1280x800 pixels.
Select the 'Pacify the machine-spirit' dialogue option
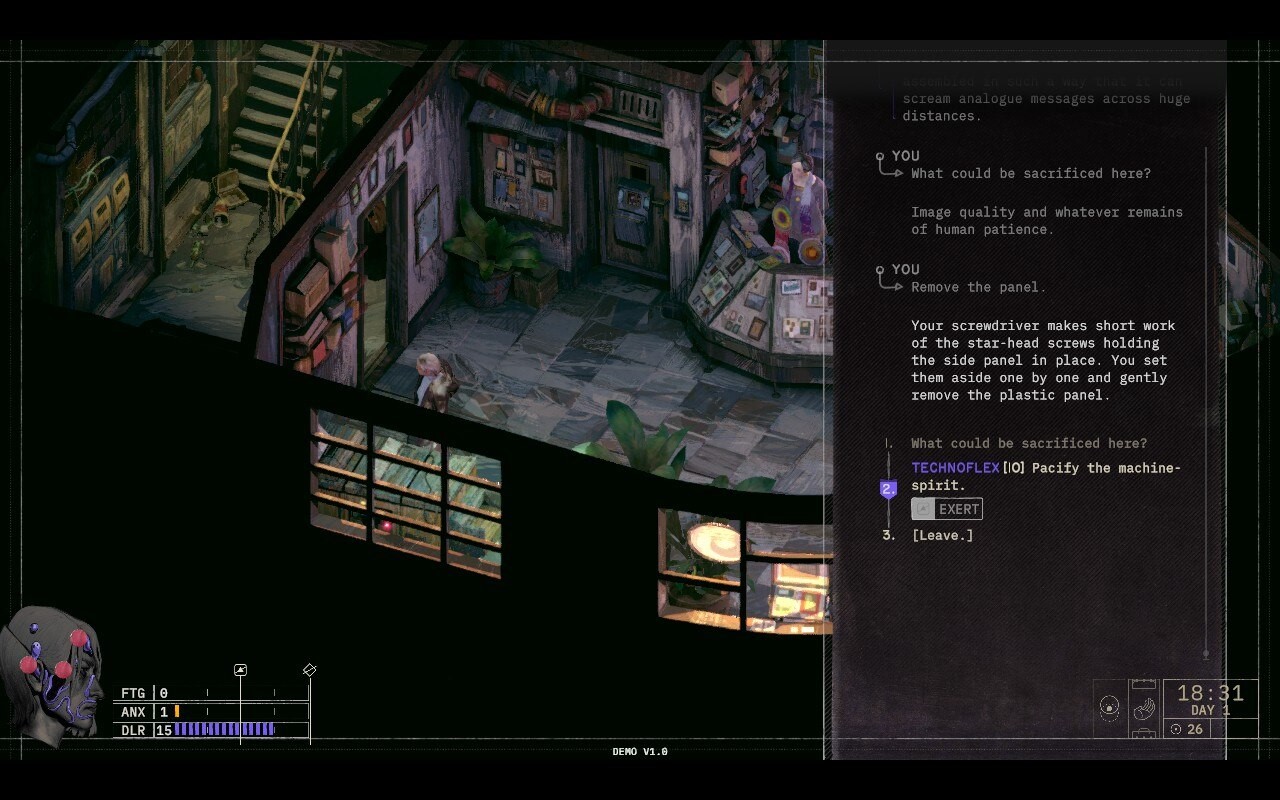tap(1046, 476)
